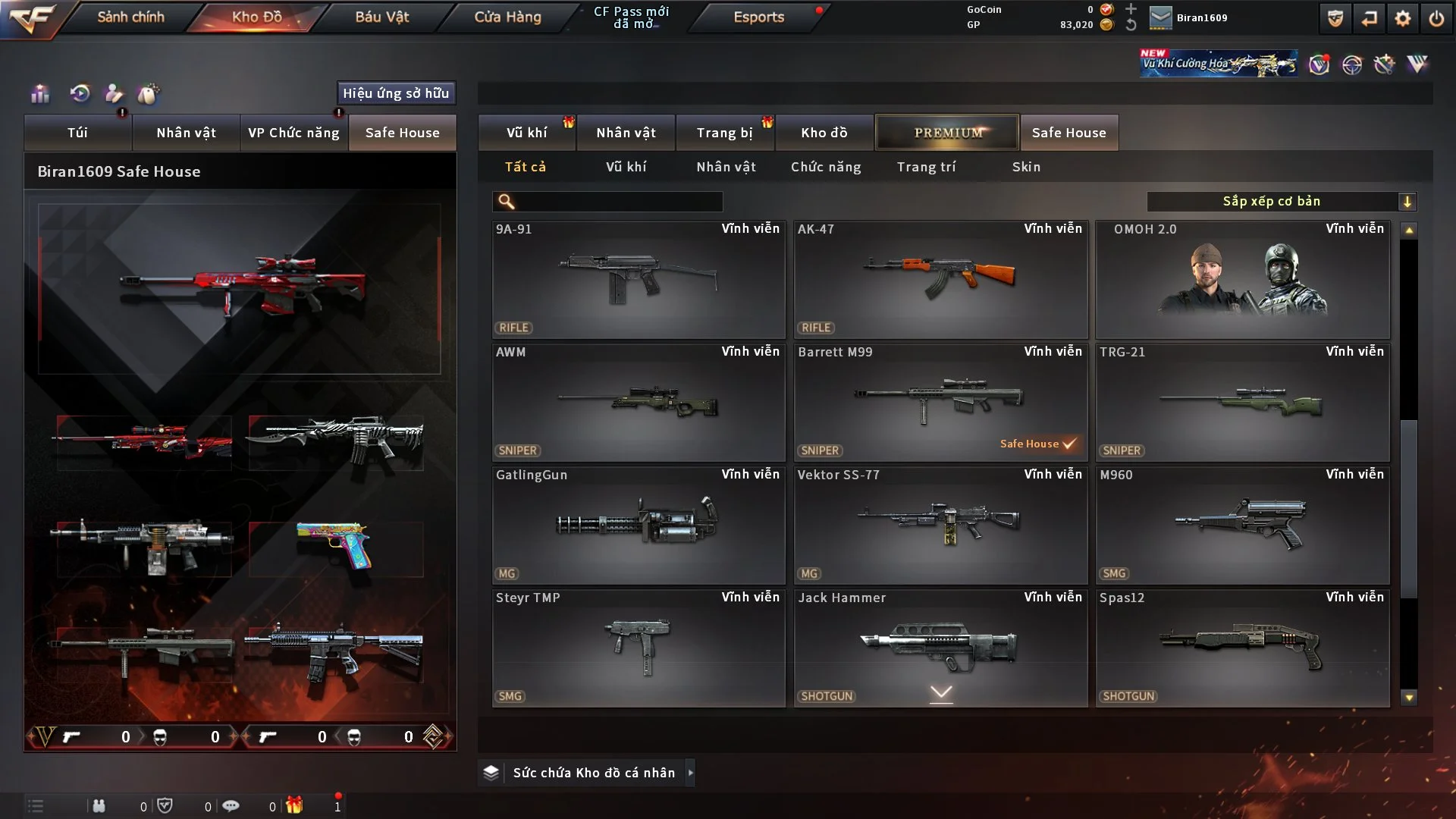Click the Hiệu ứng sở hữu button

click(x=396, y=93)
